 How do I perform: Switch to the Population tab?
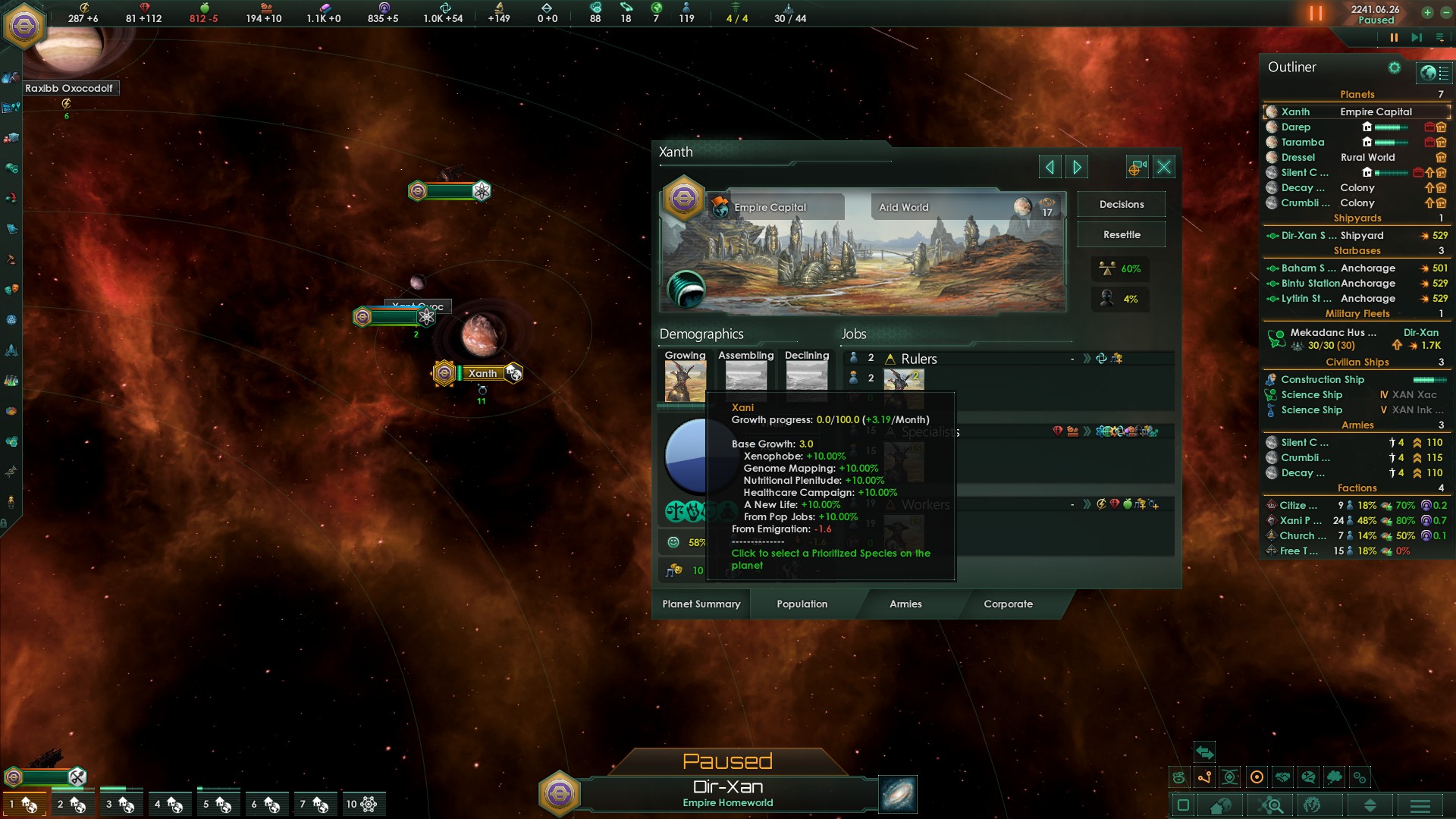coord(802,604)
